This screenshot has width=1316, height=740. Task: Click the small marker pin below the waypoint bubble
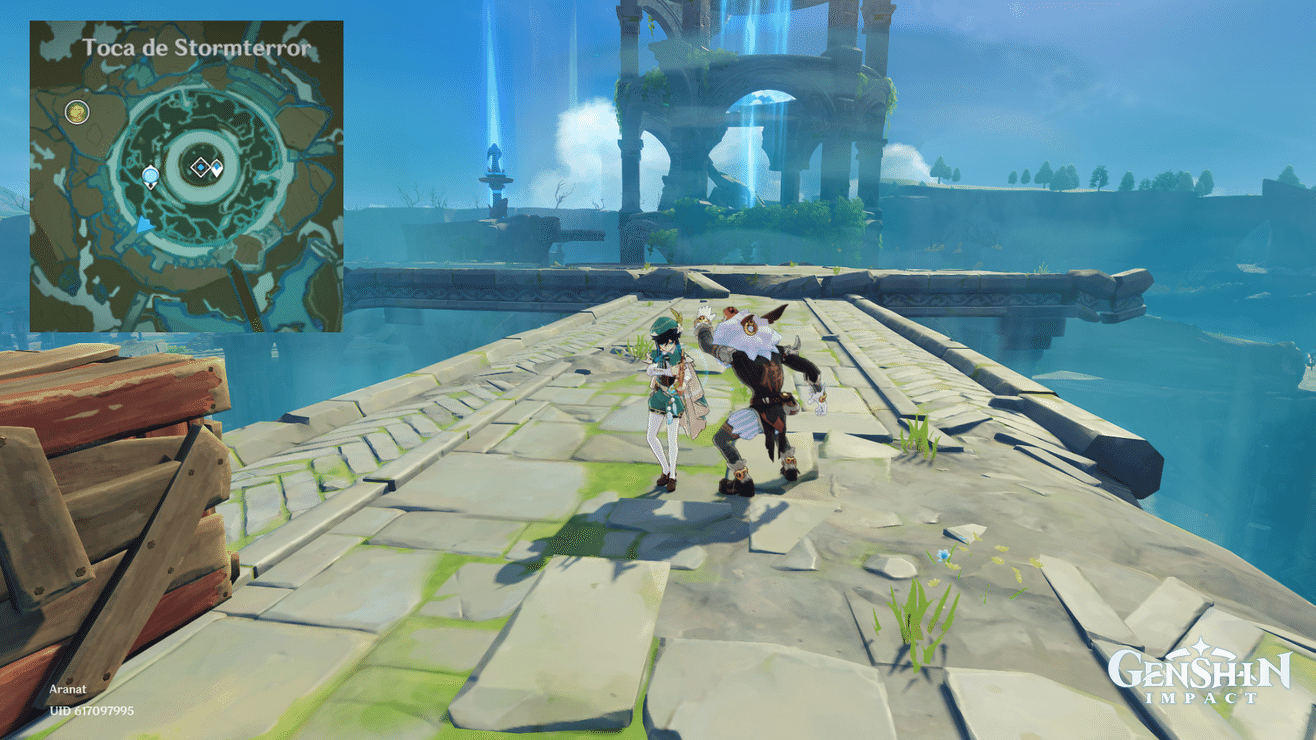(150, 185)
